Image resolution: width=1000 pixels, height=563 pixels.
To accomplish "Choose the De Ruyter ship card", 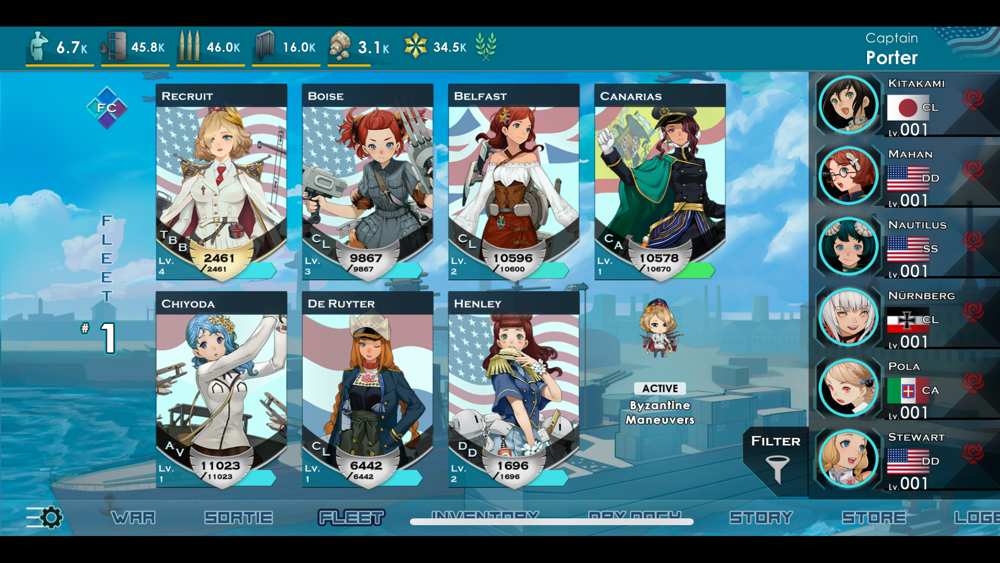I will tap(367, 389).
